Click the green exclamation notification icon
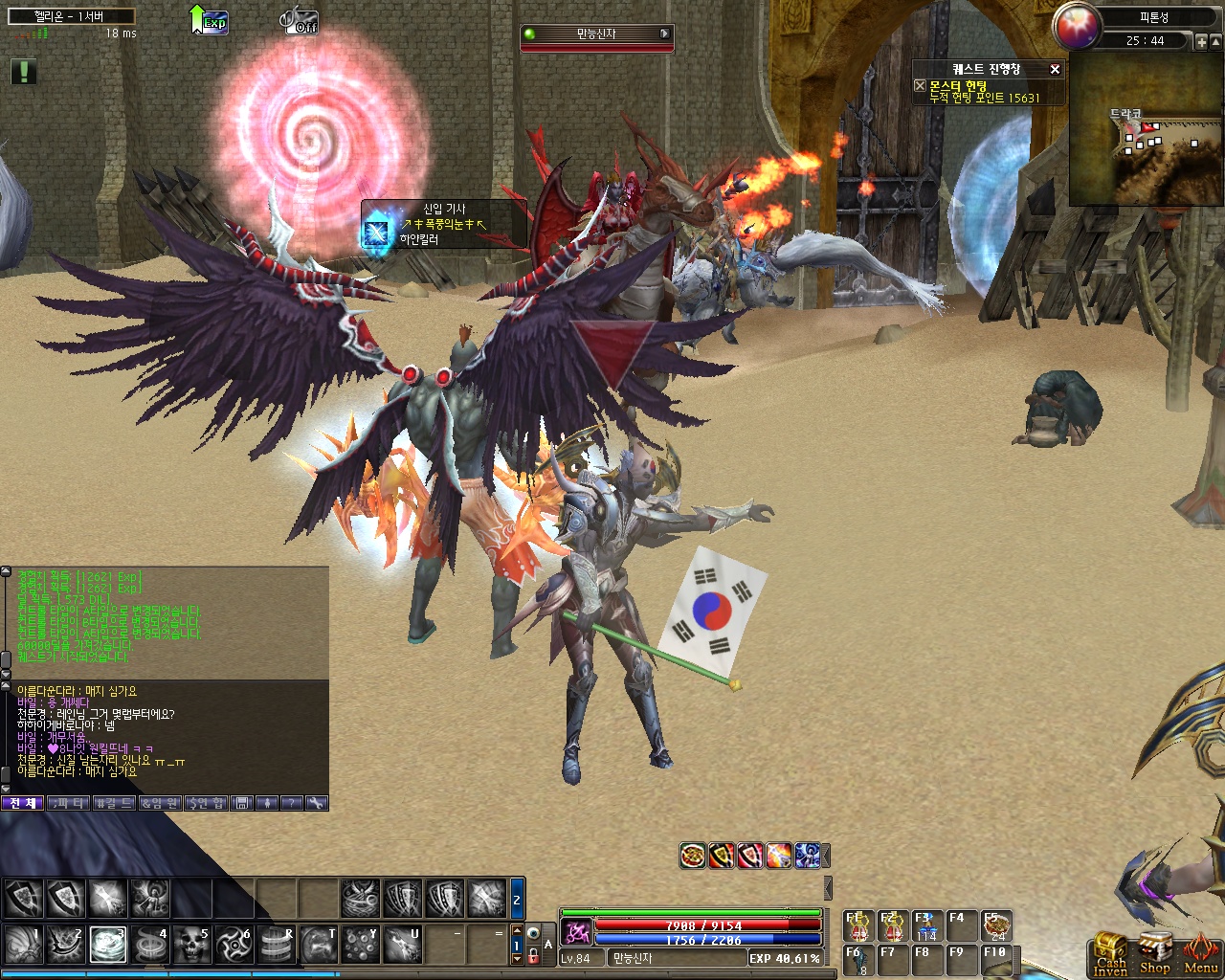Viewport: 1225px width, 980px height. click(23, 71)
